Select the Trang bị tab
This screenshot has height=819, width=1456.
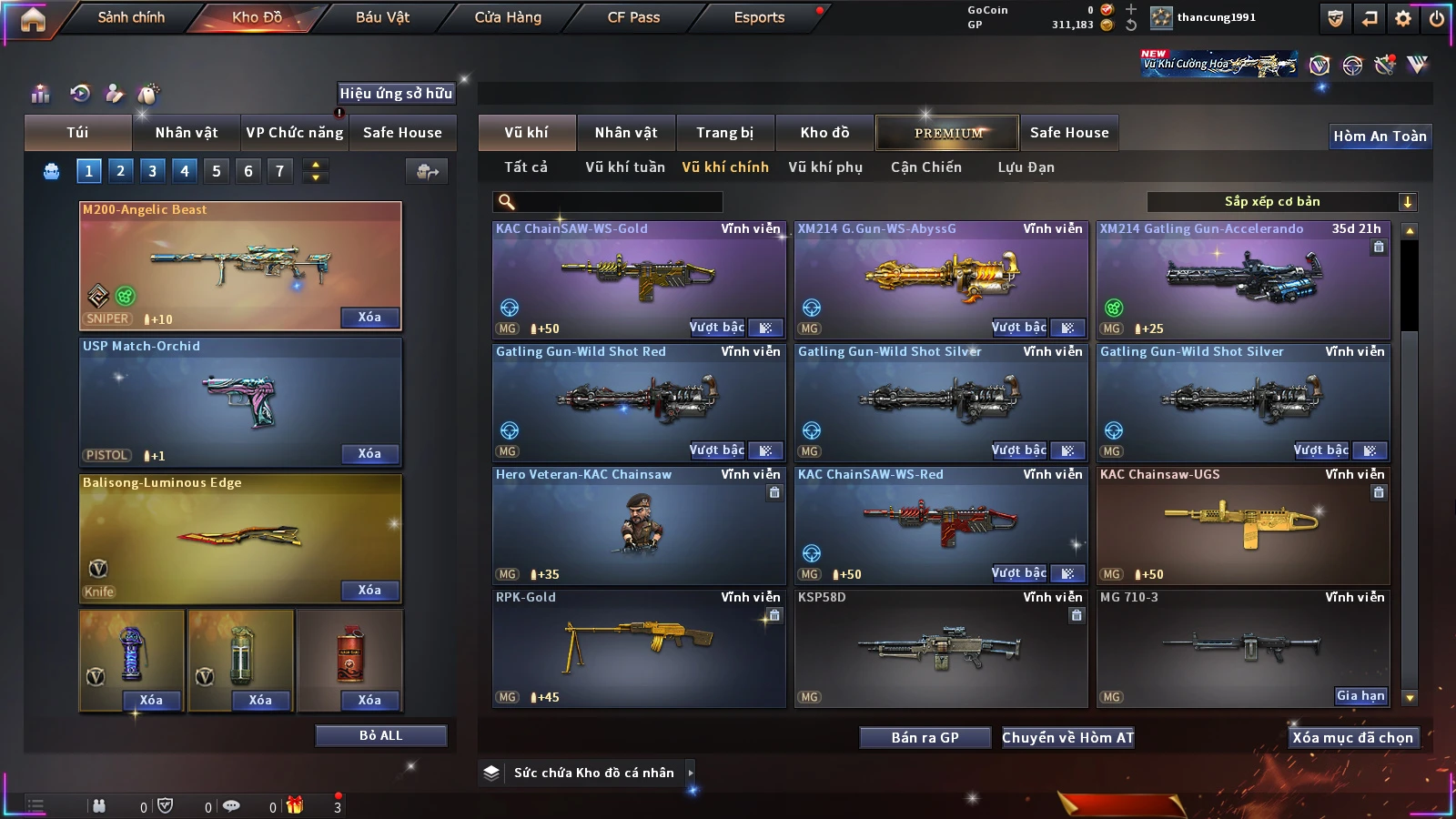click(724, 133)
